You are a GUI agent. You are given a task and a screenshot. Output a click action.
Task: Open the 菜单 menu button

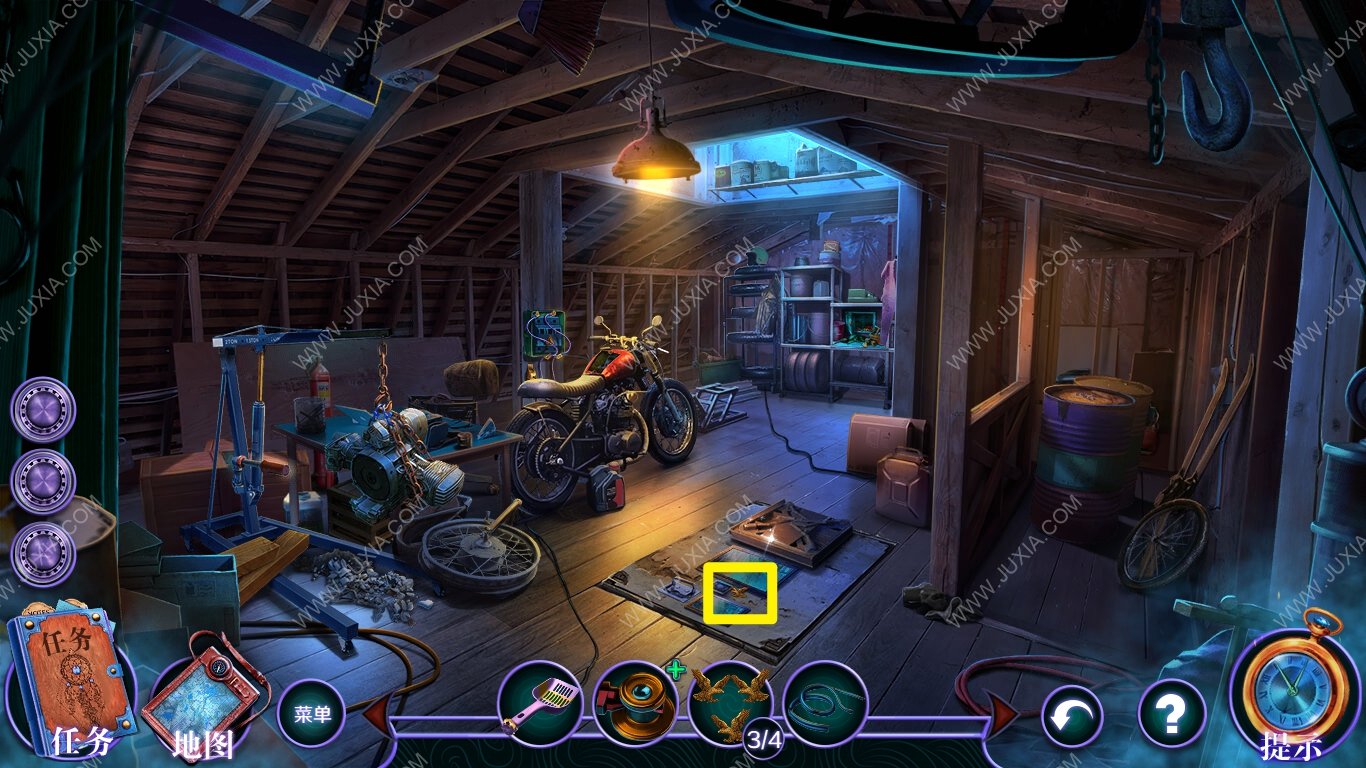pyautogui.click(x=311, y=713)
